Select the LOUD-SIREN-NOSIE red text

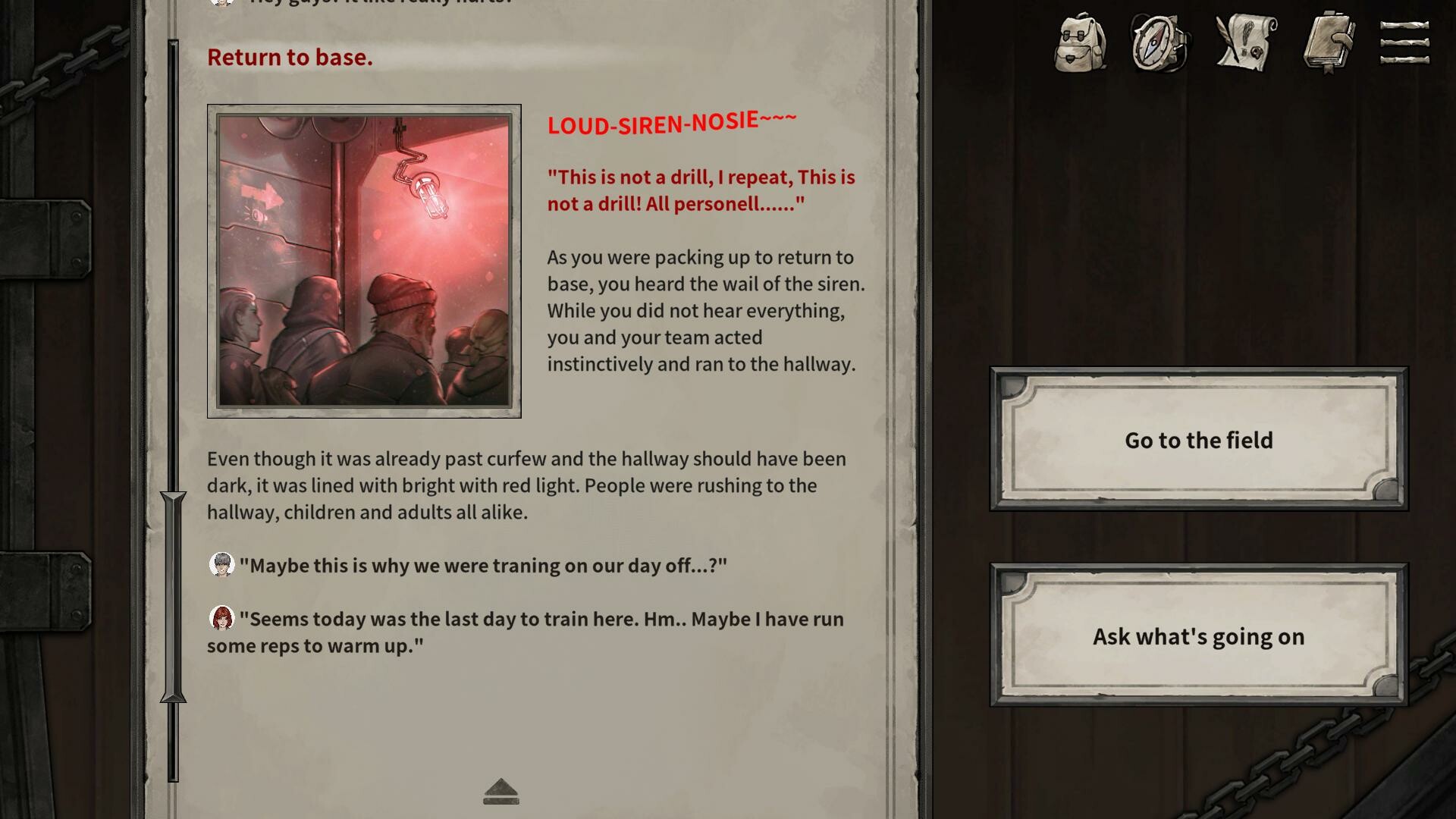click(x=672, y=119)
